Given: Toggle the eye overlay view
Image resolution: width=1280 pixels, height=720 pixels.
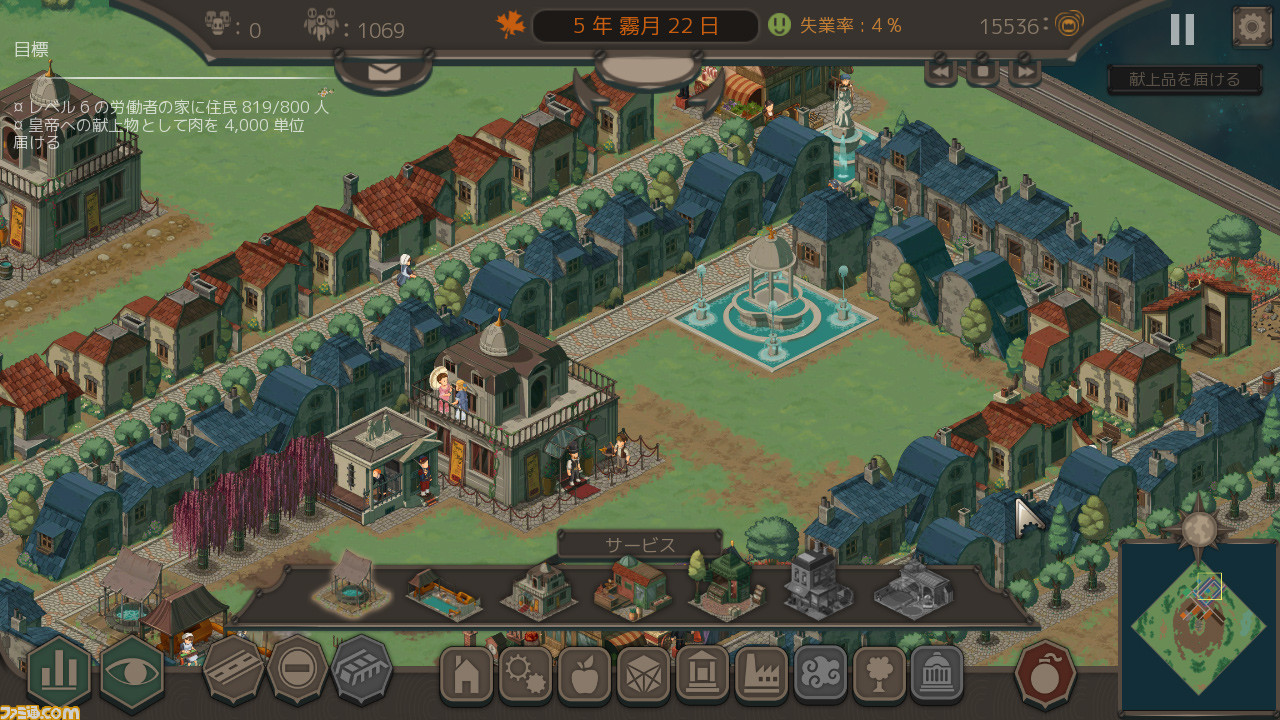Looking at the screenshot, I should pyautogui.click(x=132, y=672).
